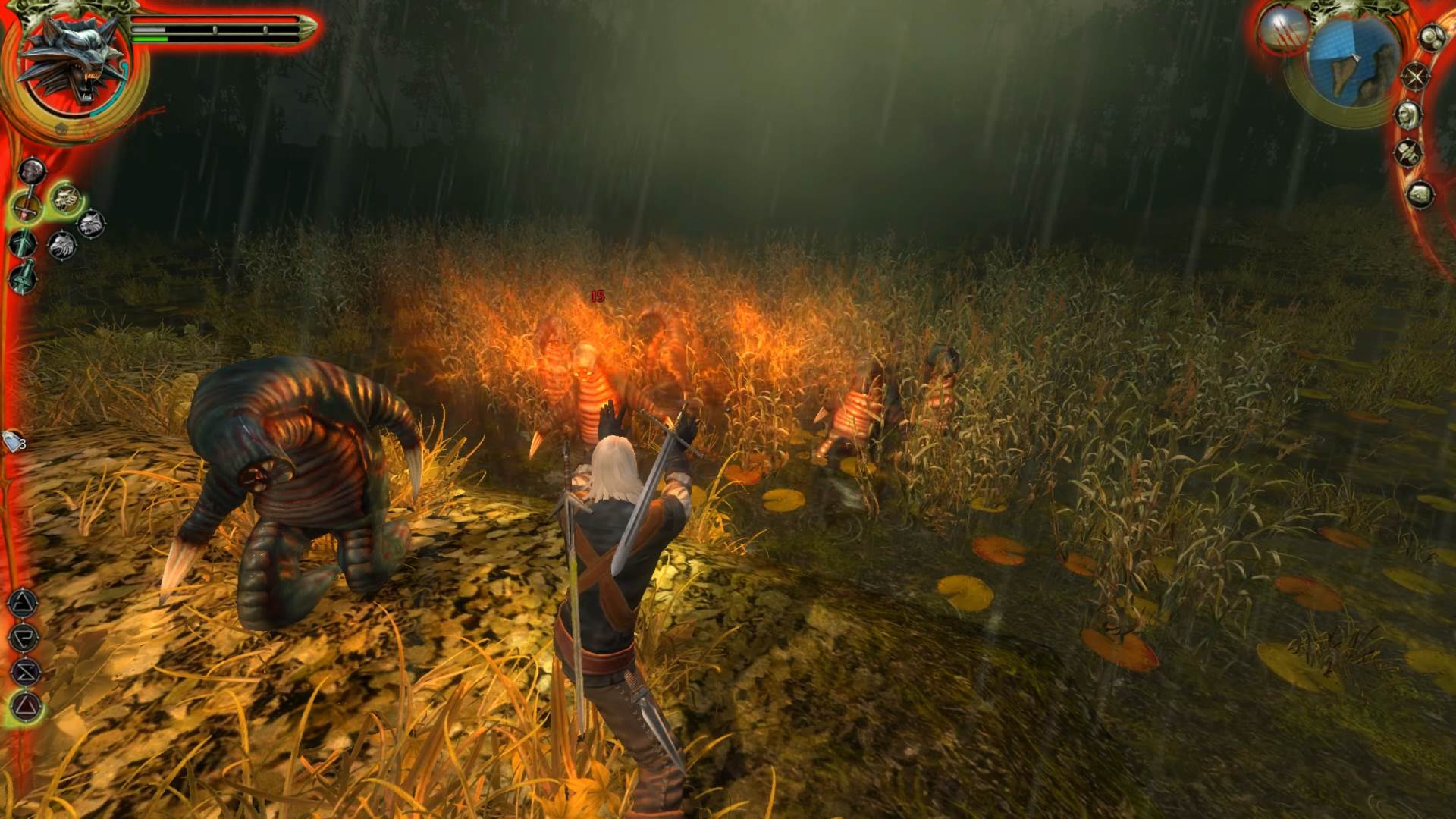This screenshot has width=1456, height=819.
Task: Select the curved-rune Sign icon
Action: 24,639
